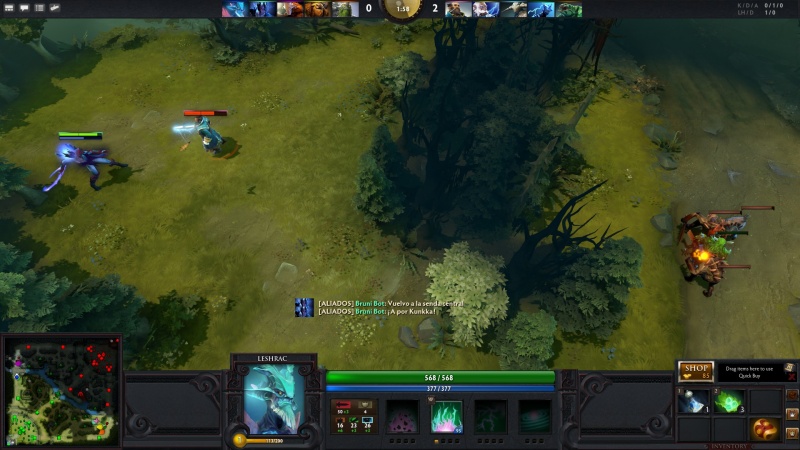Viewport: 800px width, 450px height.
Task: Activate the Pulse Nova ultimate icon
Action: pos(534,415)
